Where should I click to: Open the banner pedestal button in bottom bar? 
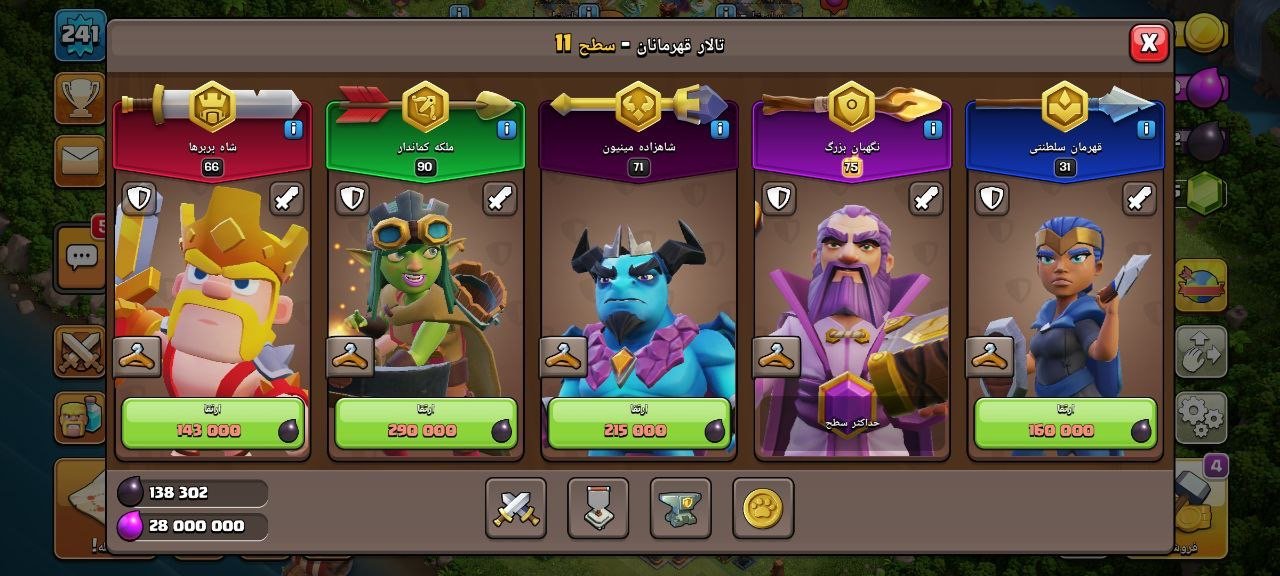tap(598, 509)
